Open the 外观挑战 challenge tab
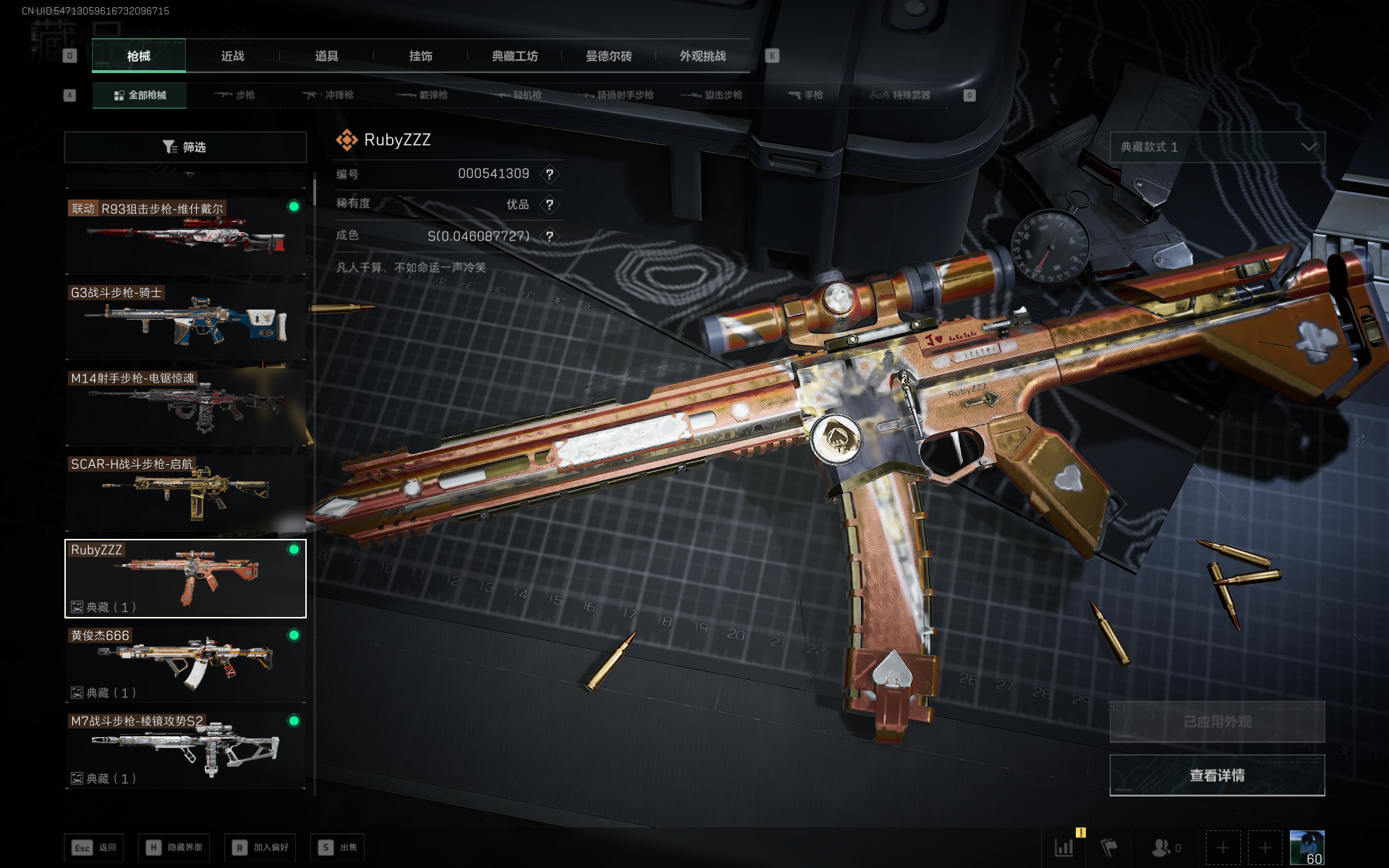The image size is (1389, 868). (702, 56)
